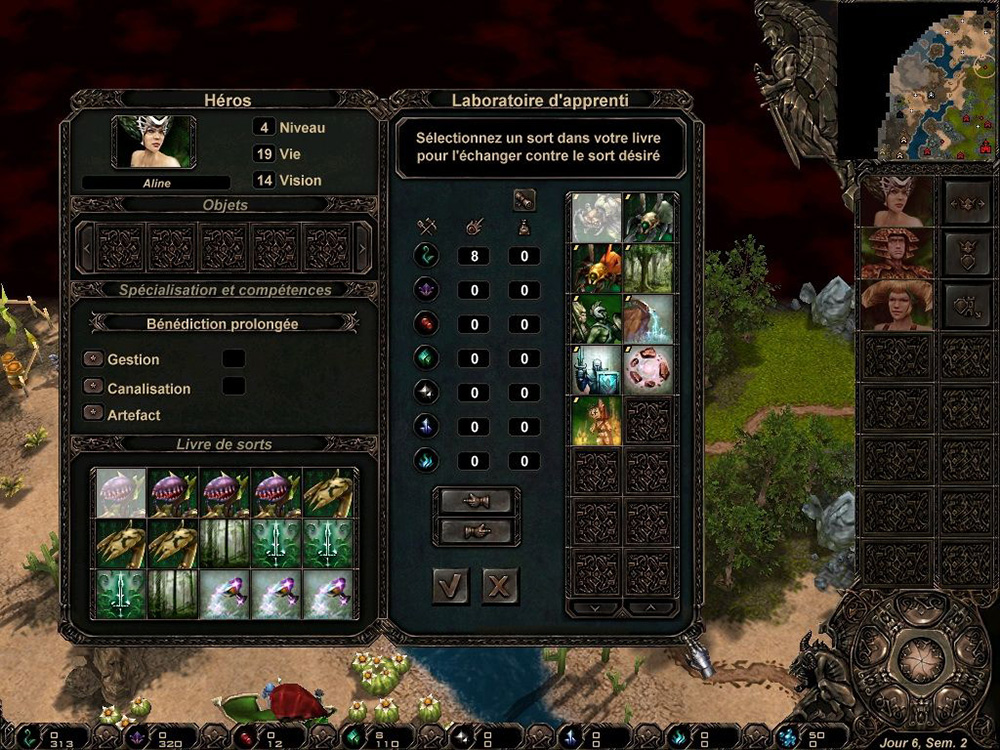Open the Gestion skill
Image resolution: width=1000 pixels, height=750 pixels.
[x=94, y=359]
